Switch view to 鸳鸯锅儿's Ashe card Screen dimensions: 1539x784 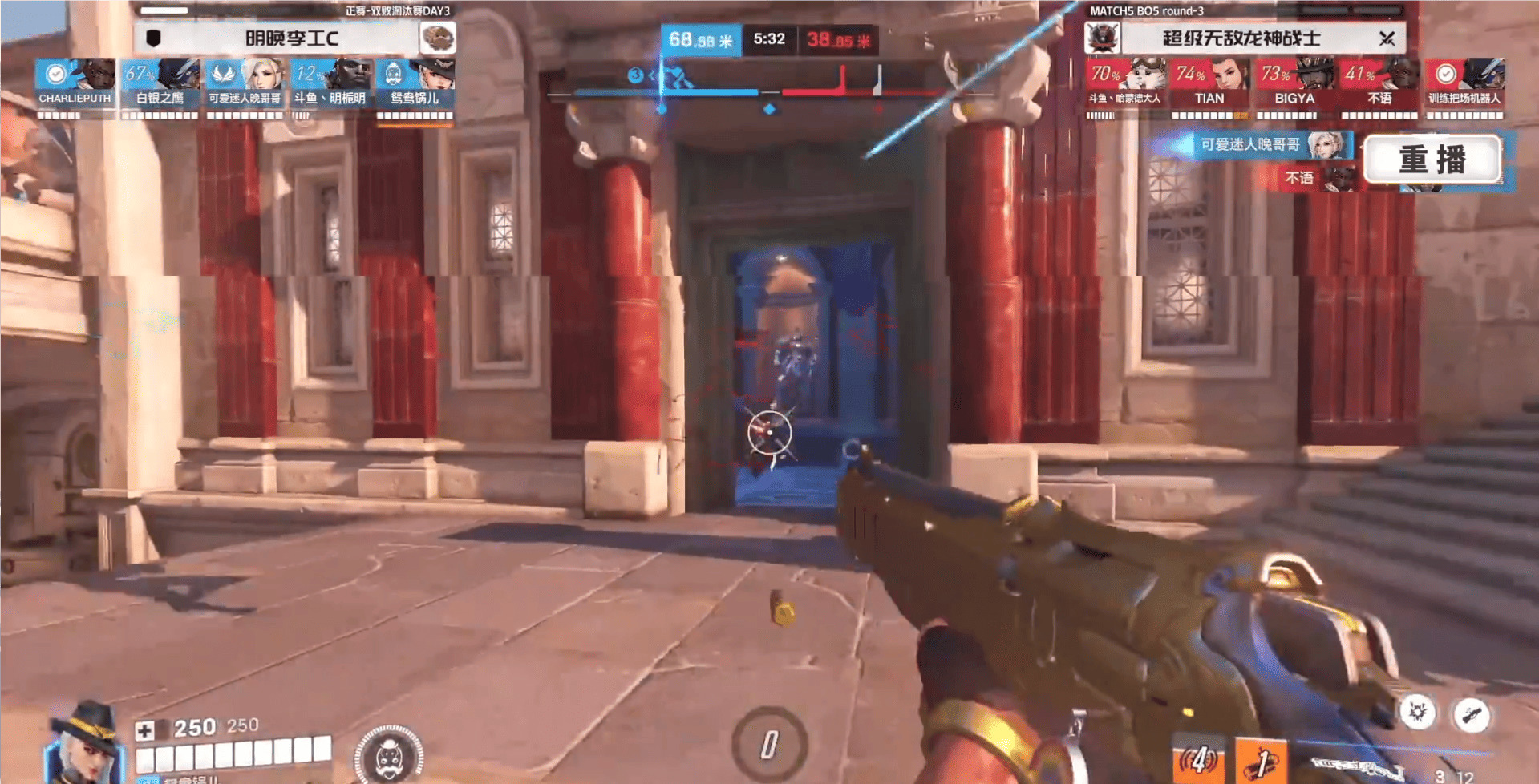coord(415,83)
